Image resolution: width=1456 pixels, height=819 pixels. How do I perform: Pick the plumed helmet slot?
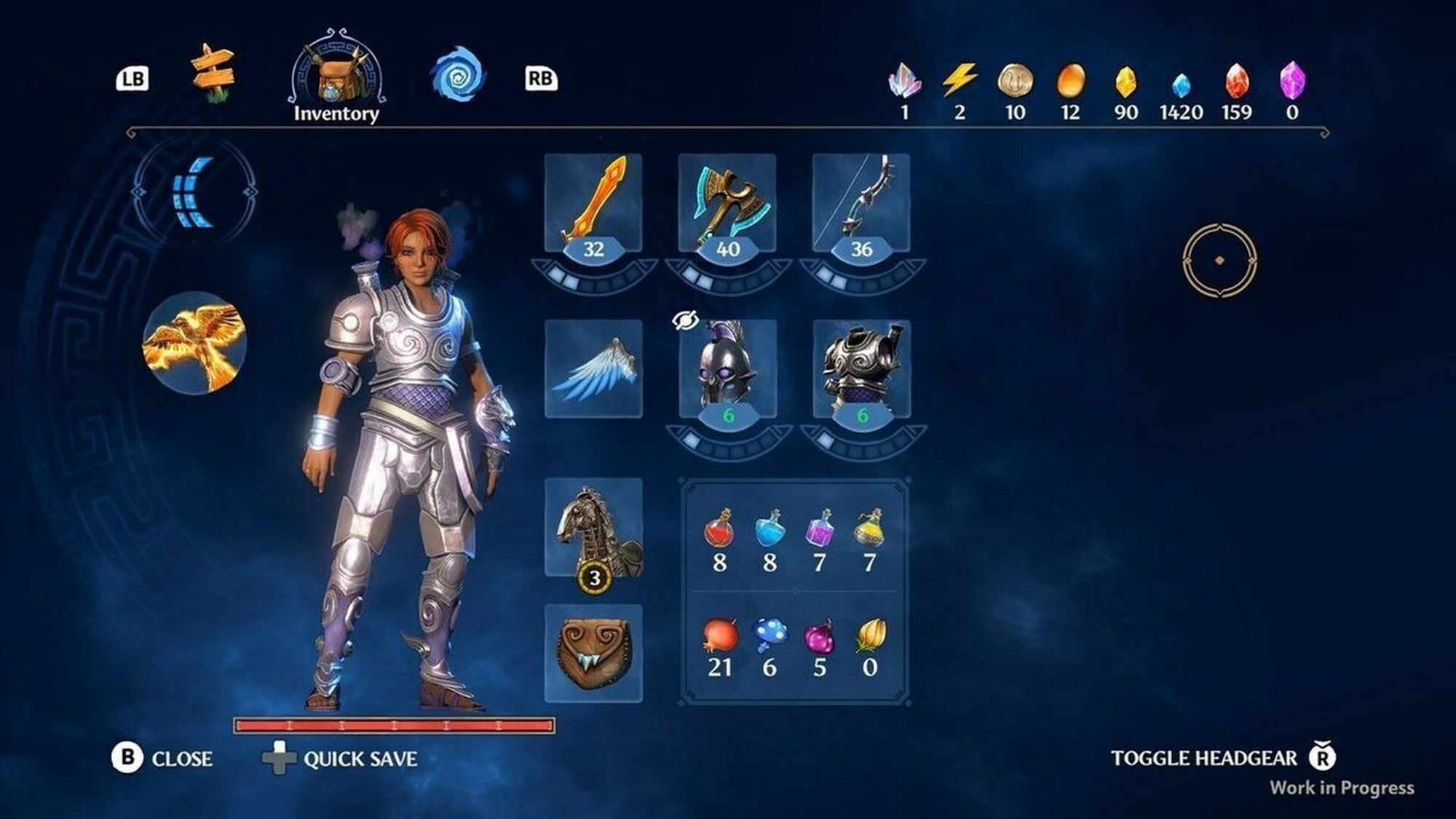727,368
